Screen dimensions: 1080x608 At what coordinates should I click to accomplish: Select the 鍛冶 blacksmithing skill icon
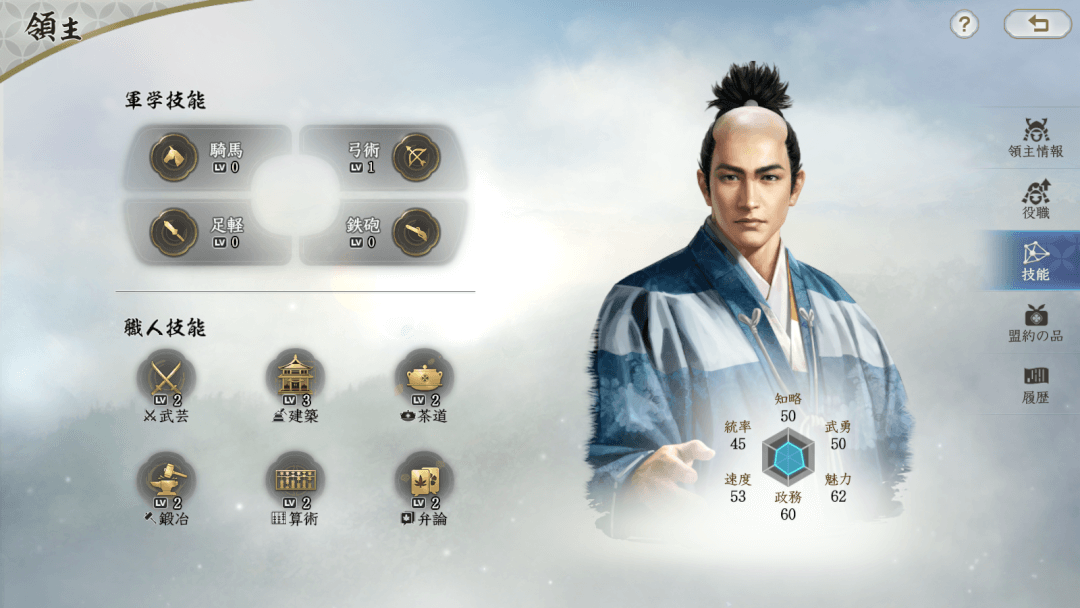166,483
